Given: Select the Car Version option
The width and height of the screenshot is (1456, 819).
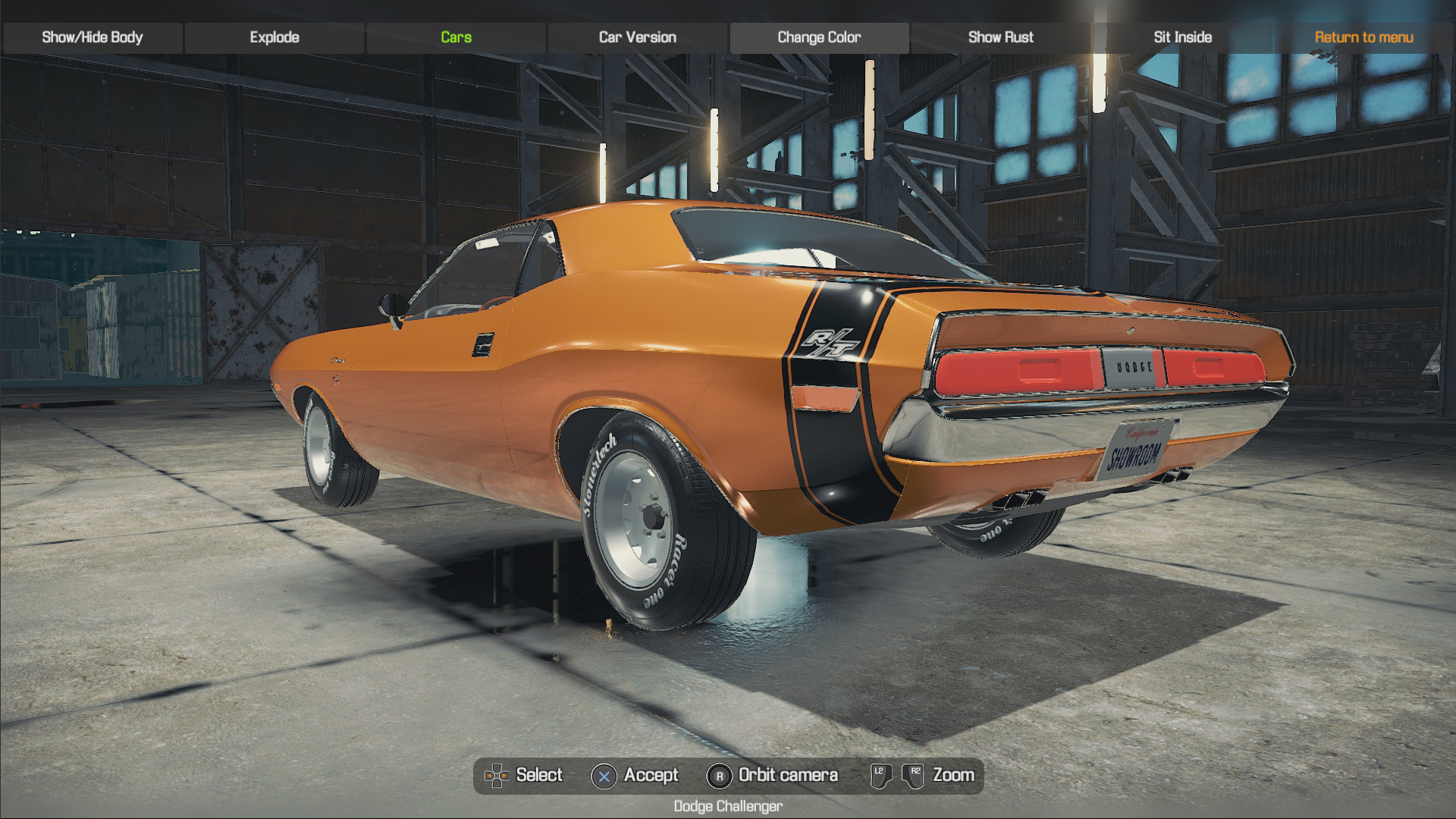Looking at the screenshot, I should pos(637,37).
